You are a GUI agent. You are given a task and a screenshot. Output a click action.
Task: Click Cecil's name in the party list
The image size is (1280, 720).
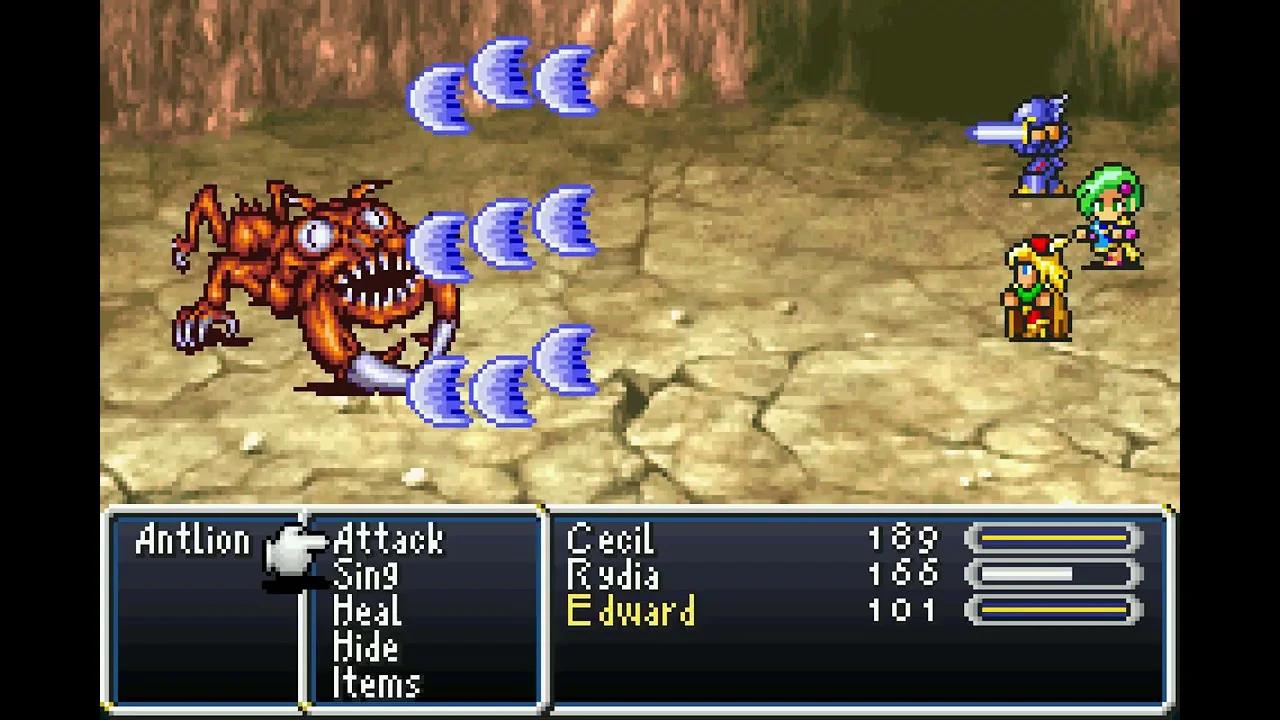click(x=610, y=540)
